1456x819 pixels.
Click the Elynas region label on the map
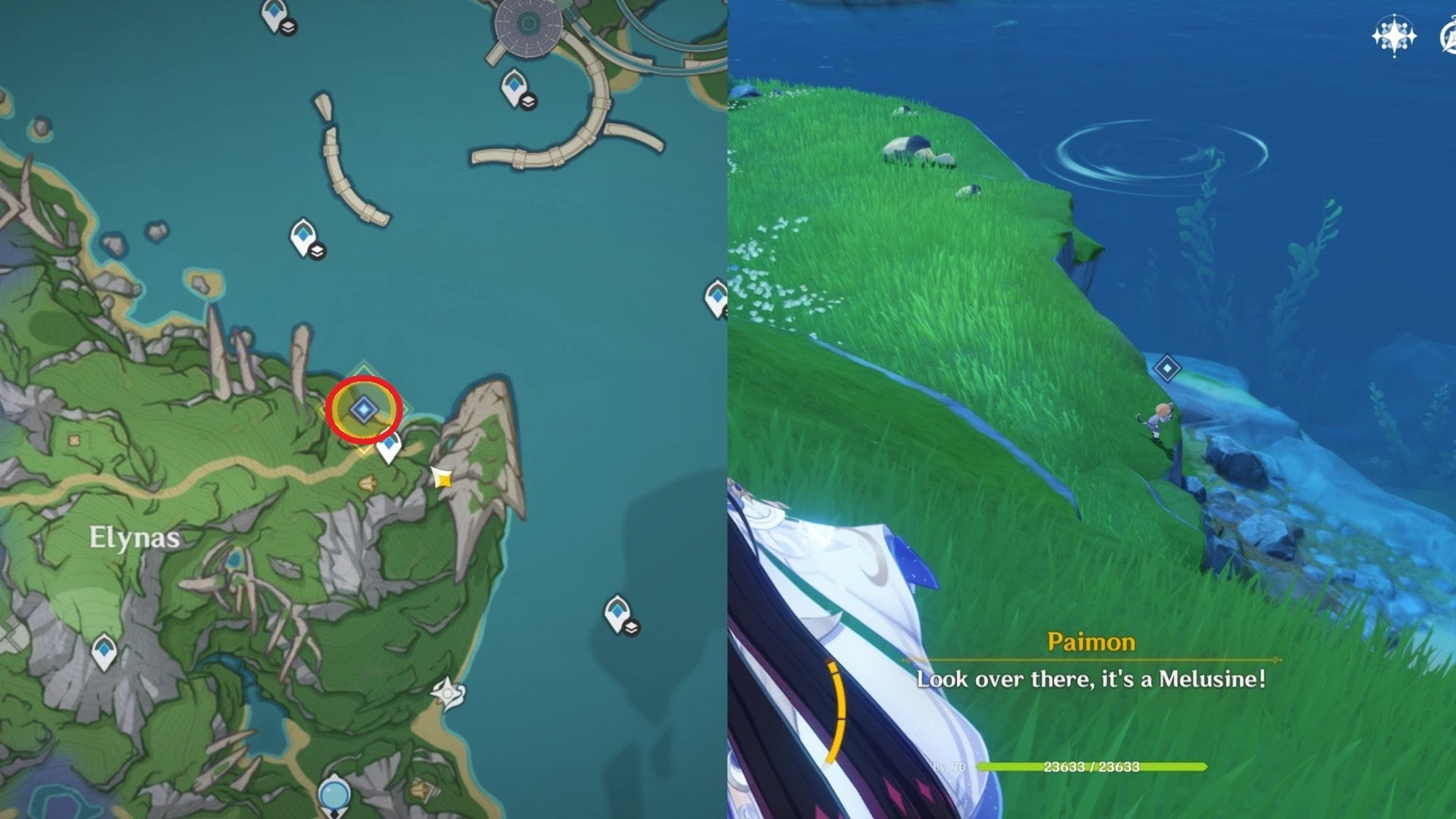pos(134,538)
